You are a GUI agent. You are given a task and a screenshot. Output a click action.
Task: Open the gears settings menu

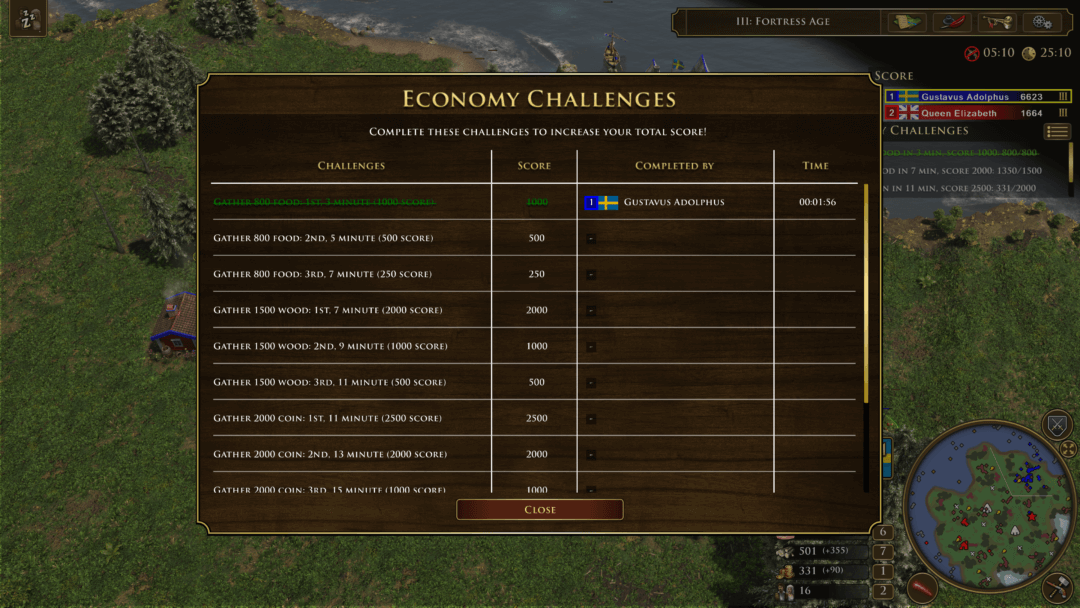1041,22
